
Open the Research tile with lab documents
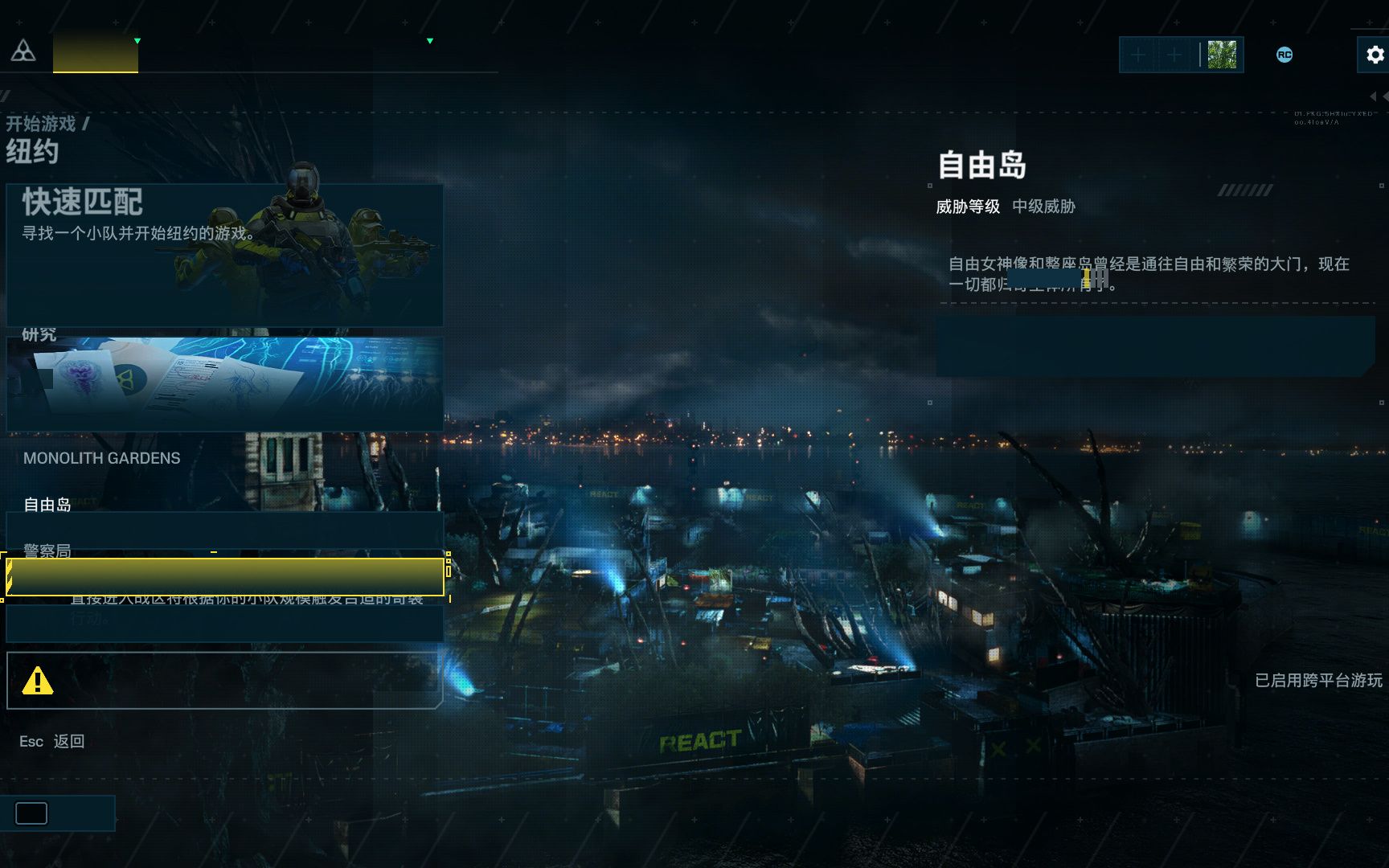tap(225, 383)
